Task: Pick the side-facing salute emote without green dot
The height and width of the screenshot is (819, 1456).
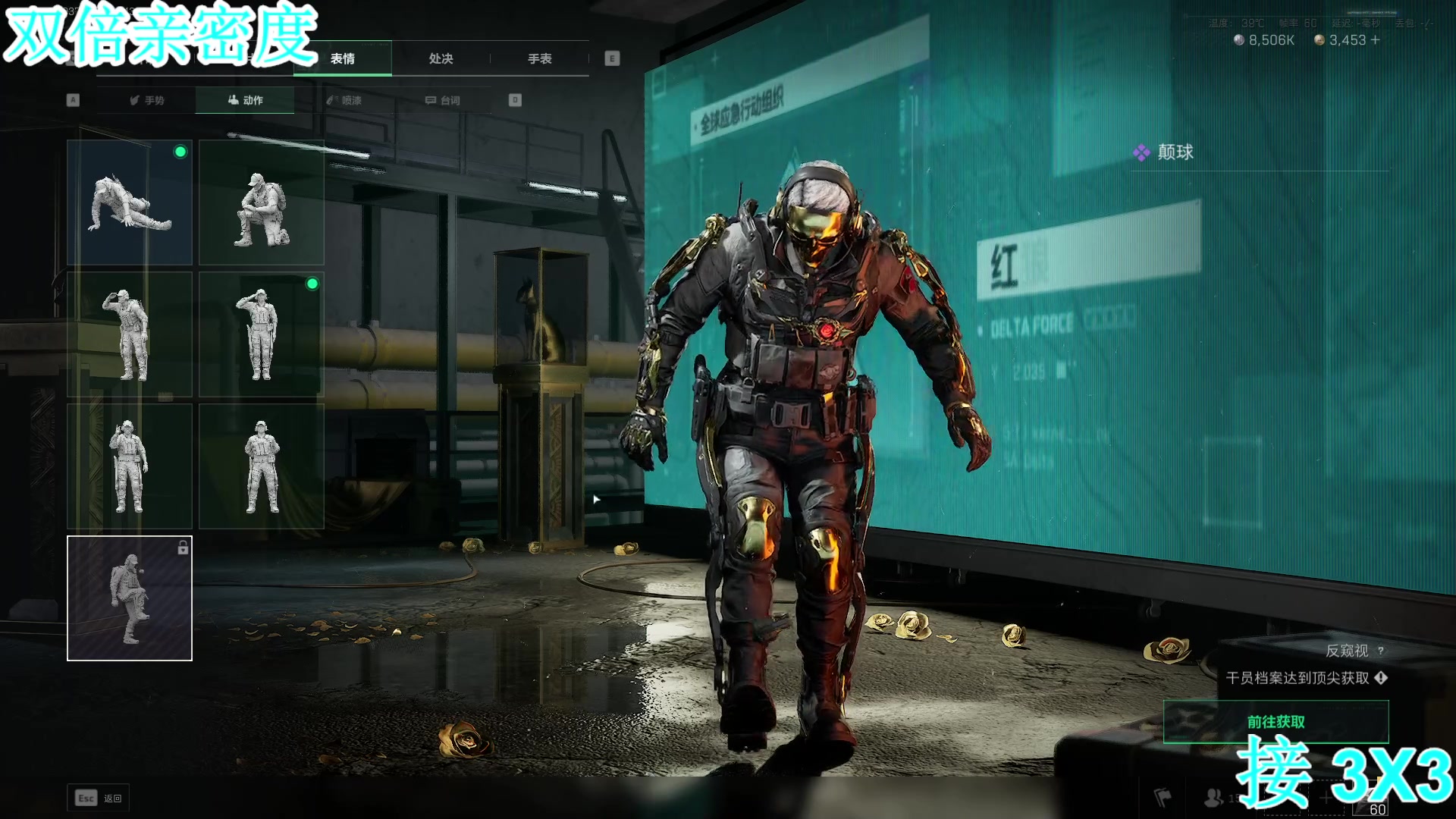Action: tap(130, 334)
